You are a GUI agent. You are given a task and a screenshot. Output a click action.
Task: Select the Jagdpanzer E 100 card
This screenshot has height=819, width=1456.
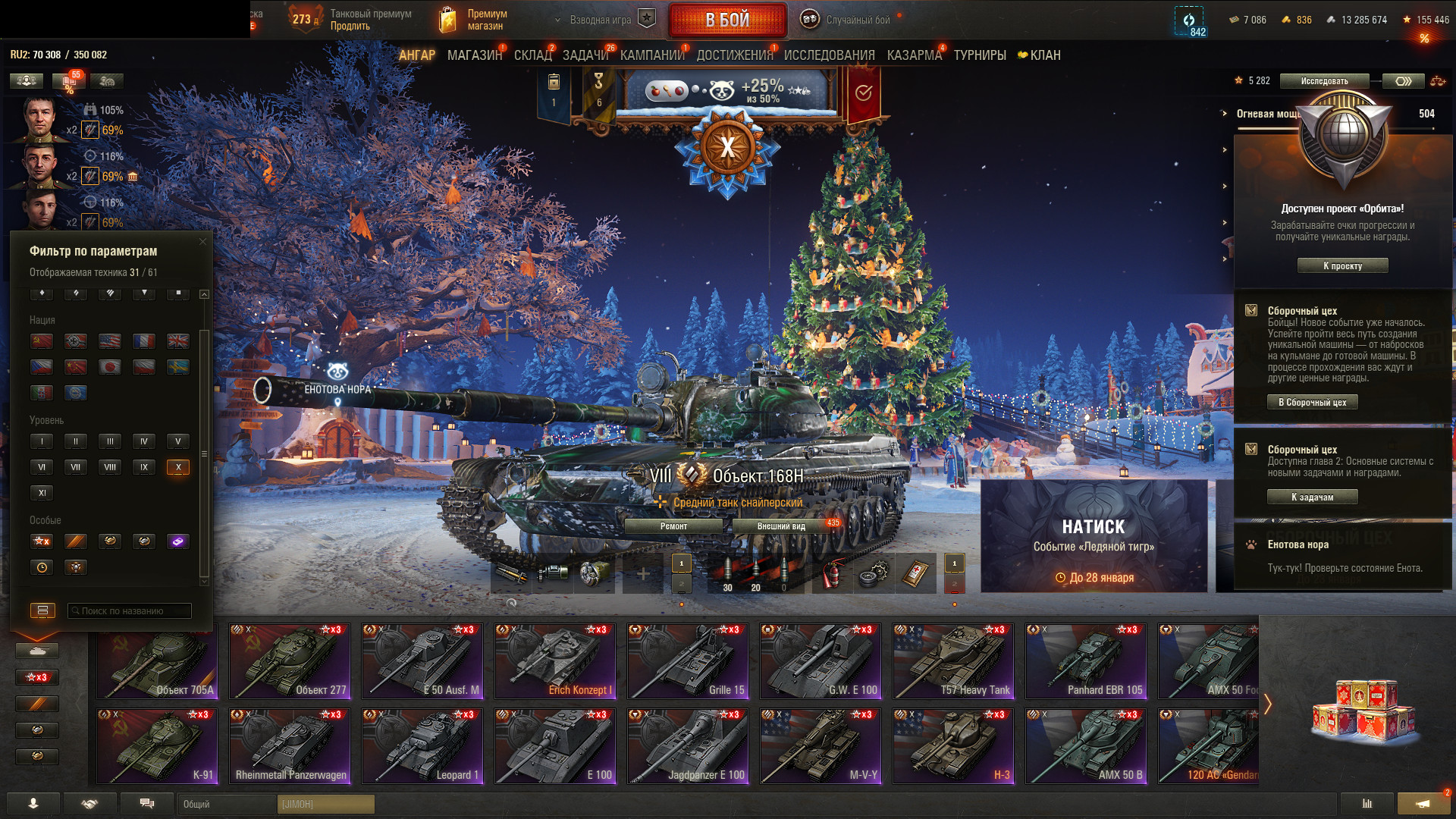pyautogui.click(x=688, y=745)
